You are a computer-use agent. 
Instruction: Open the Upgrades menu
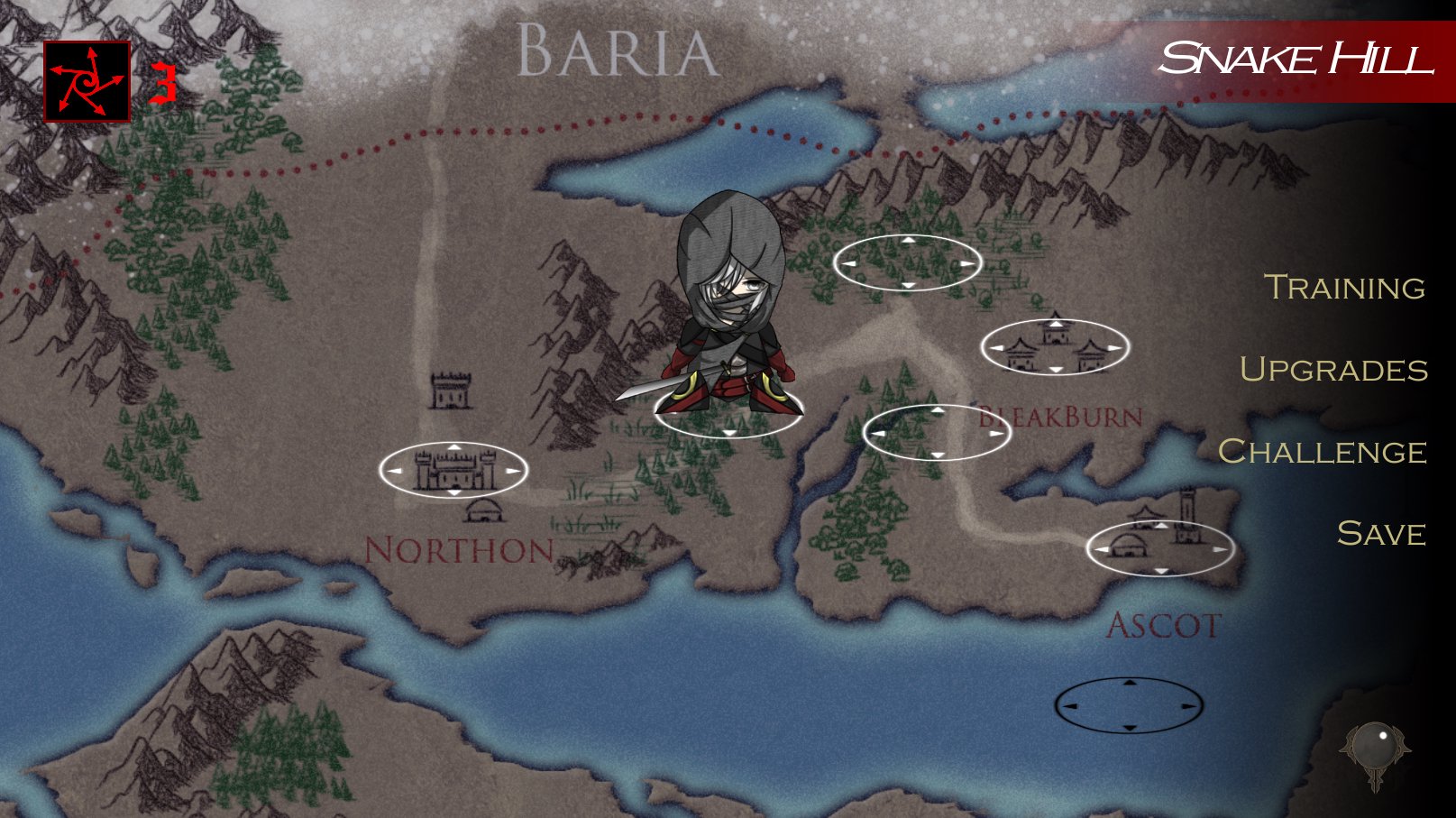tap(1333, 370)
